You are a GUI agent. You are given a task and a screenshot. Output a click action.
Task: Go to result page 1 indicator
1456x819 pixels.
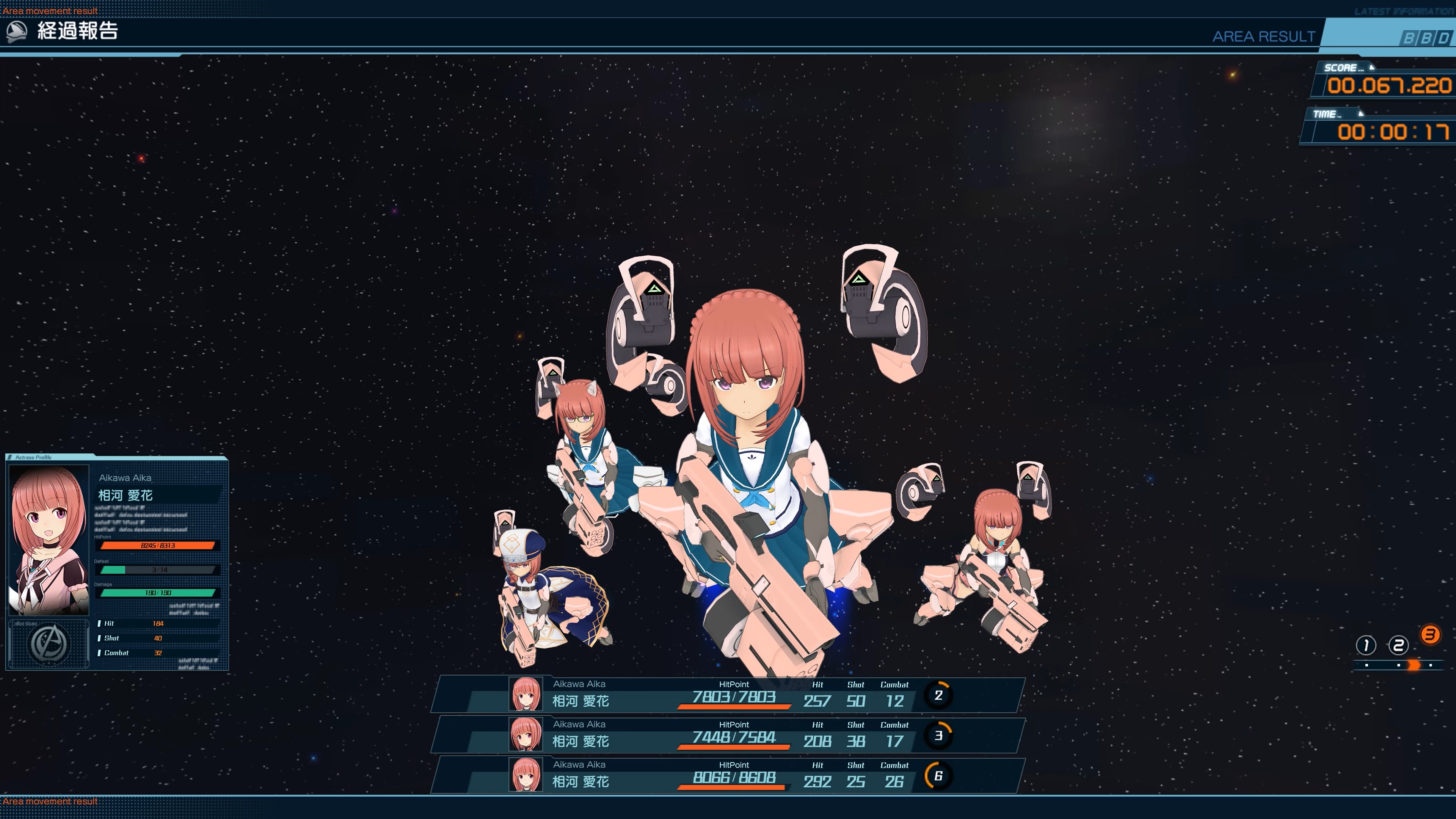pos(1365,645)
